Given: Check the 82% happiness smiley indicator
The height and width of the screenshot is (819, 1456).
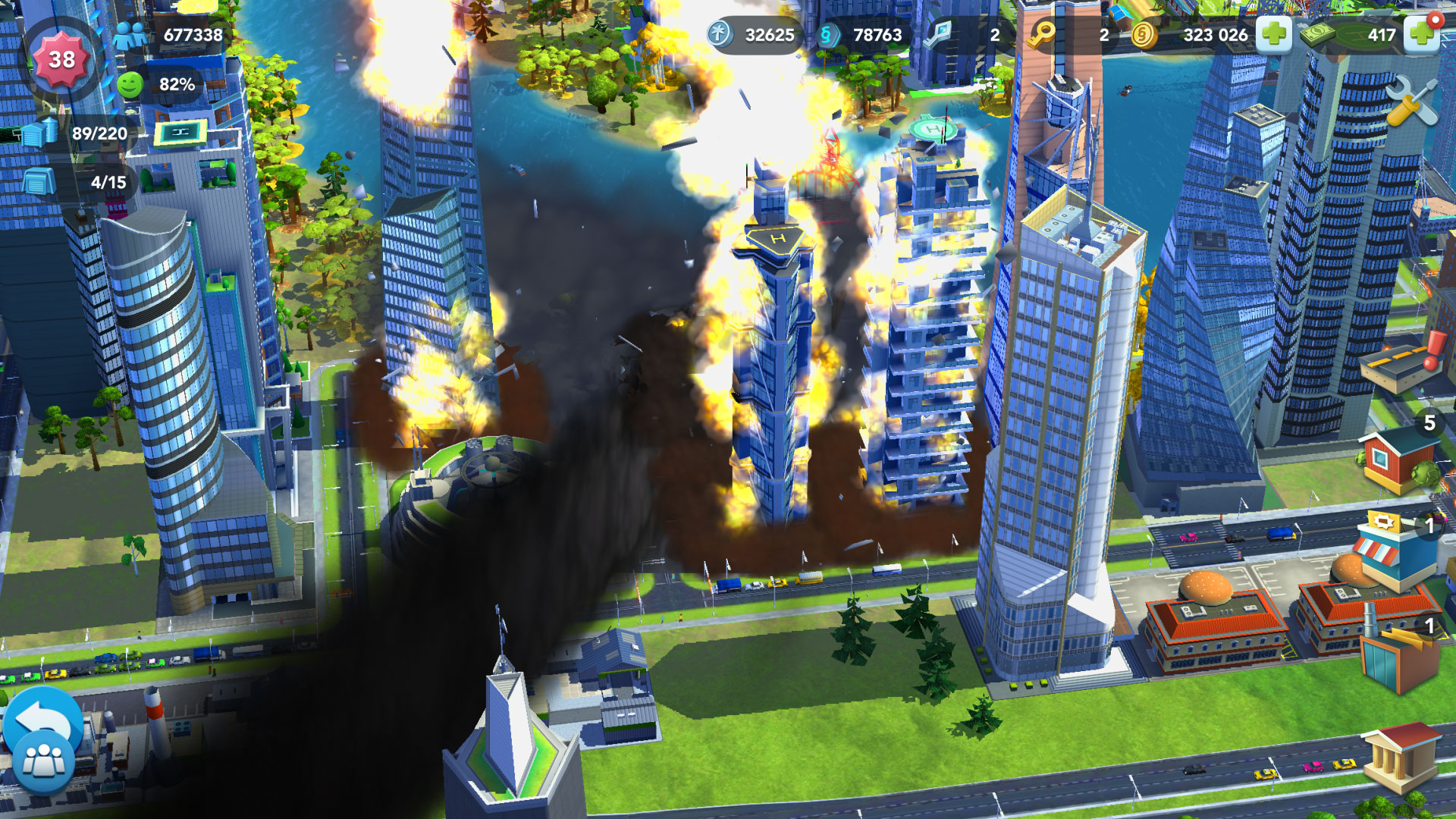Looking at the screenshot, I should [152, 86].
